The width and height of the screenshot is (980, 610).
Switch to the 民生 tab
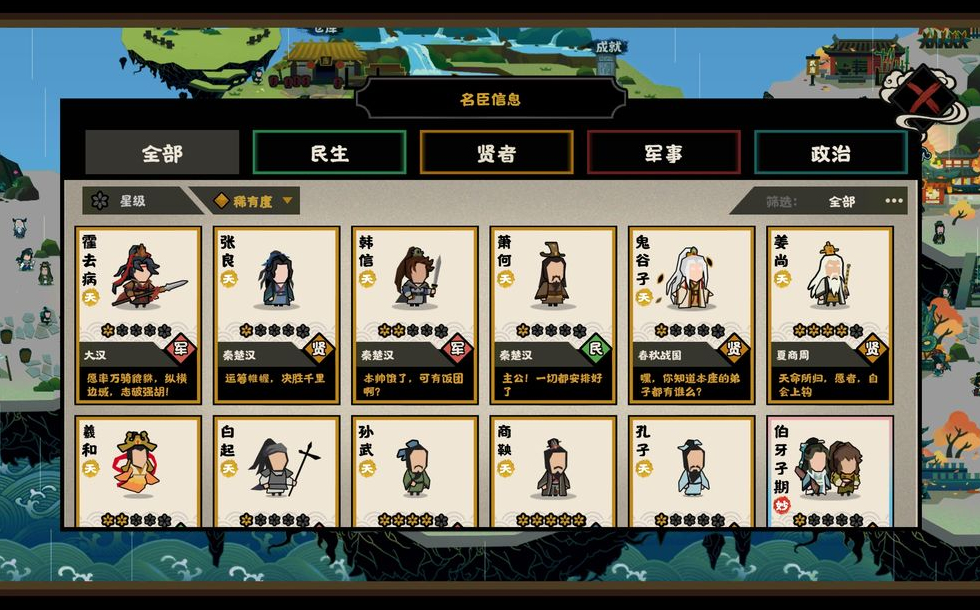point(329,153)
